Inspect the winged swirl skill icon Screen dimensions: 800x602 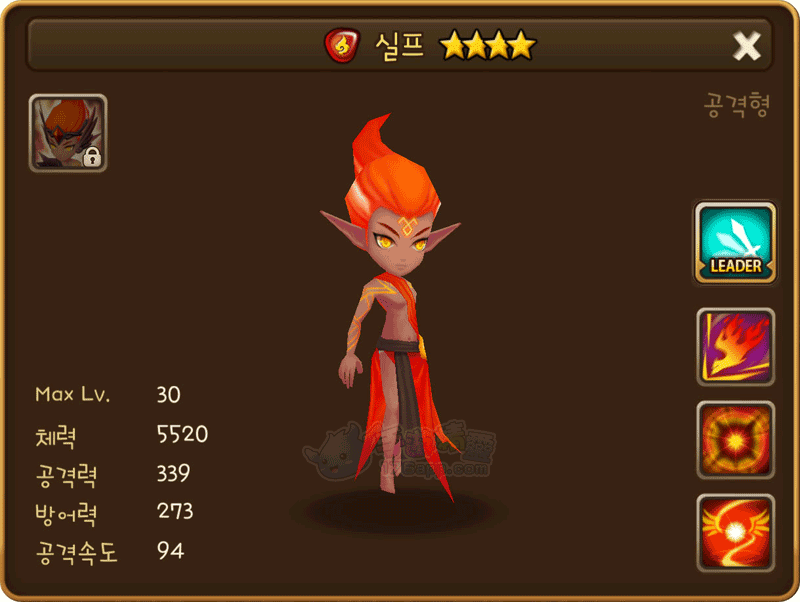[736, 532]
